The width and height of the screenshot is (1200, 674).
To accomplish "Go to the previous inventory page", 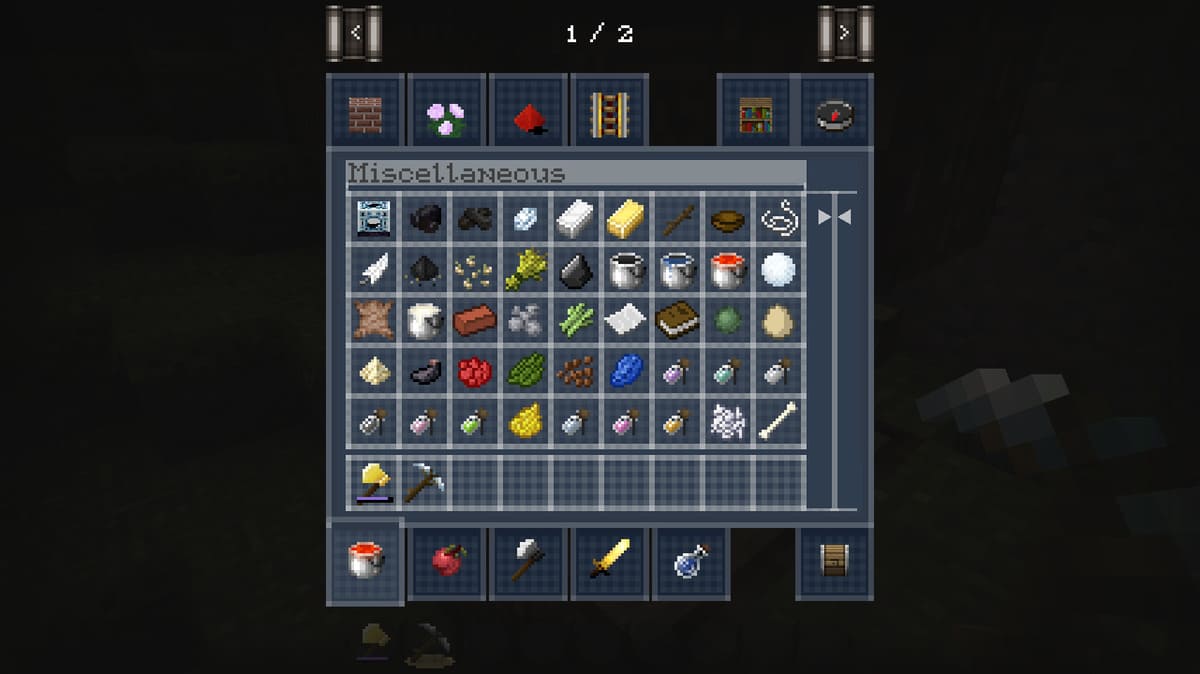I will coord(355,33).
